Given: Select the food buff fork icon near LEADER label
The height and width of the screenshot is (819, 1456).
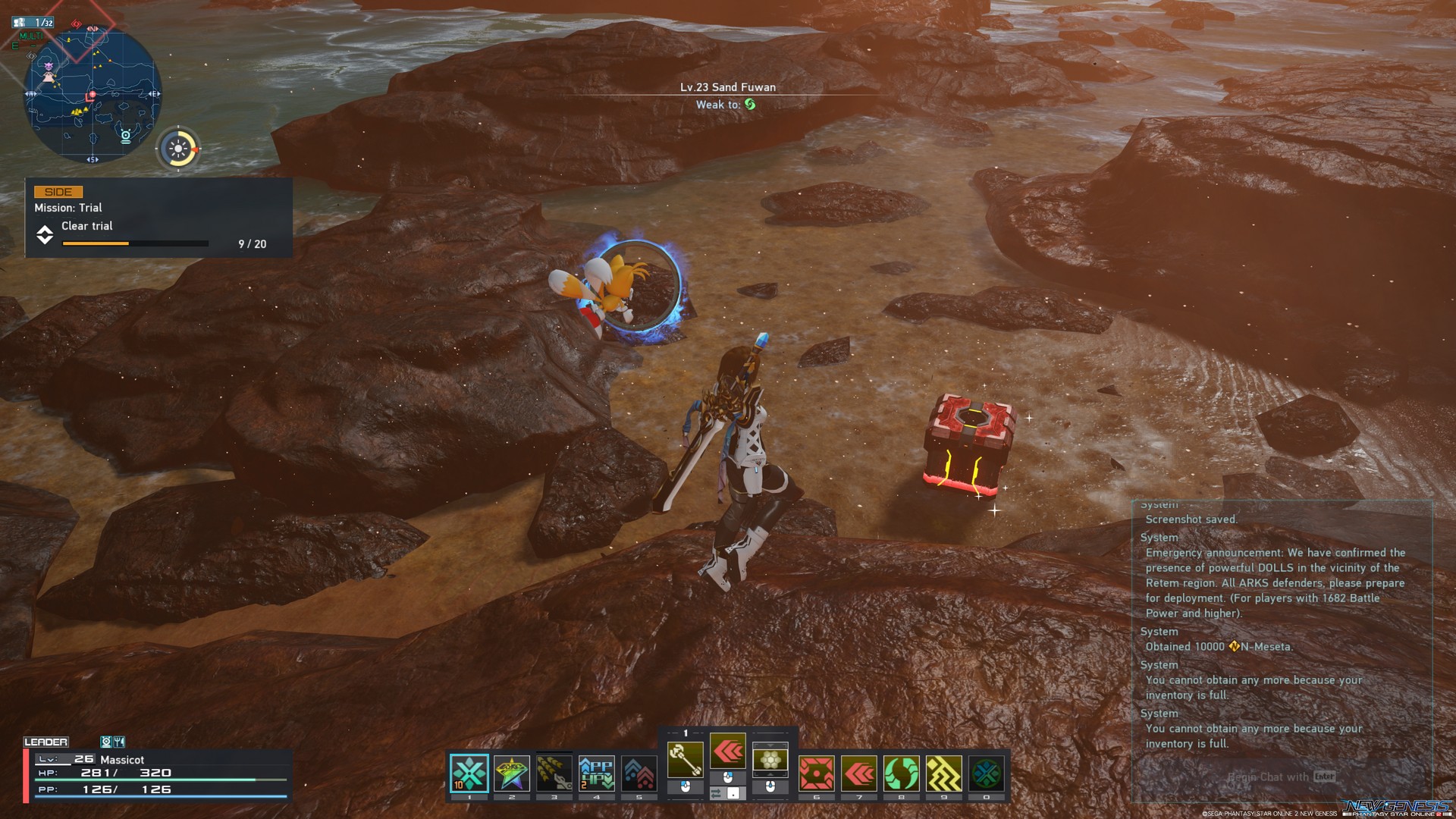Looking at the screenshot, I should (119, 742).
